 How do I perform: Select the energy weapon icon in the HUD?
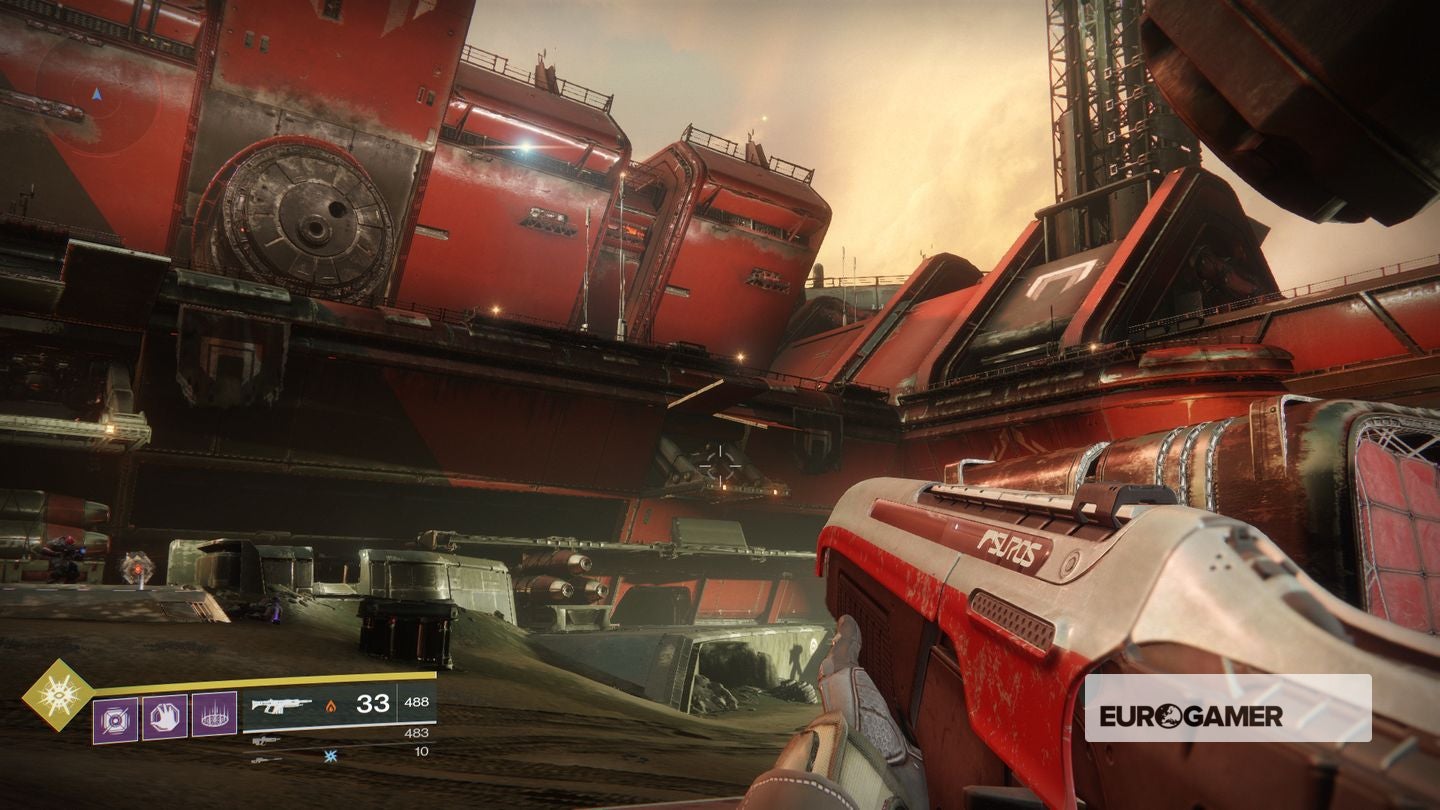click(265, 740)
